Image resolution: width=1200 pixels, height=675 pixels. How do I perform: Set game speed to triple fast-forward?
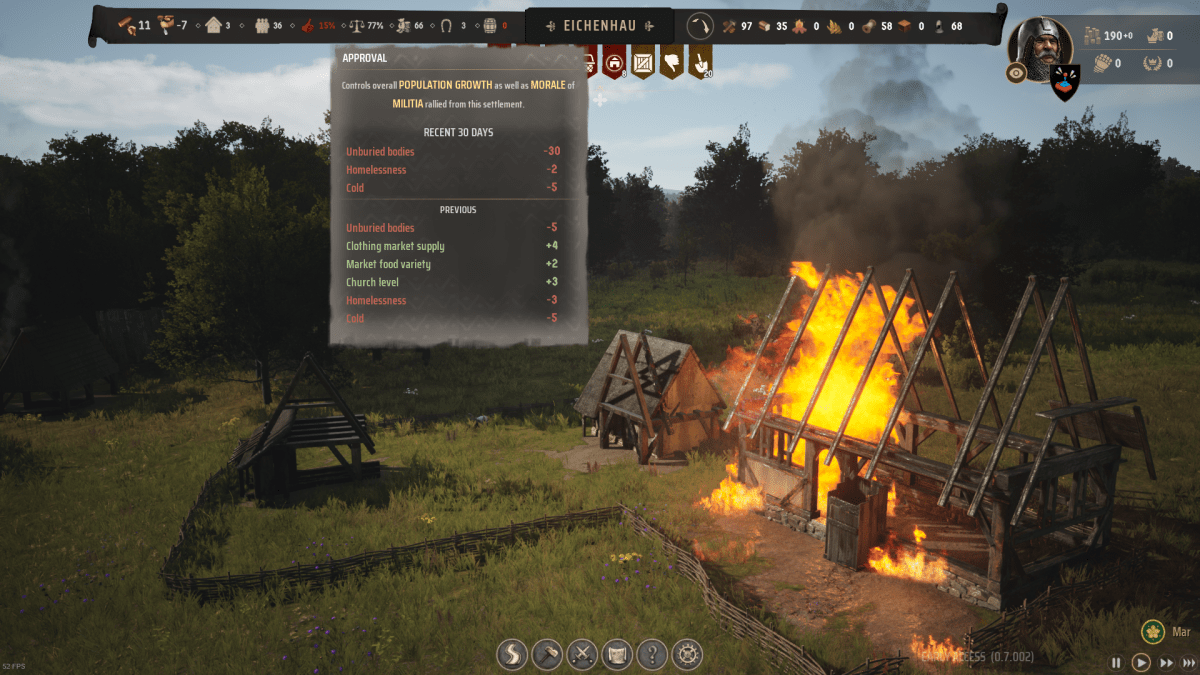tap(1189, 662)
